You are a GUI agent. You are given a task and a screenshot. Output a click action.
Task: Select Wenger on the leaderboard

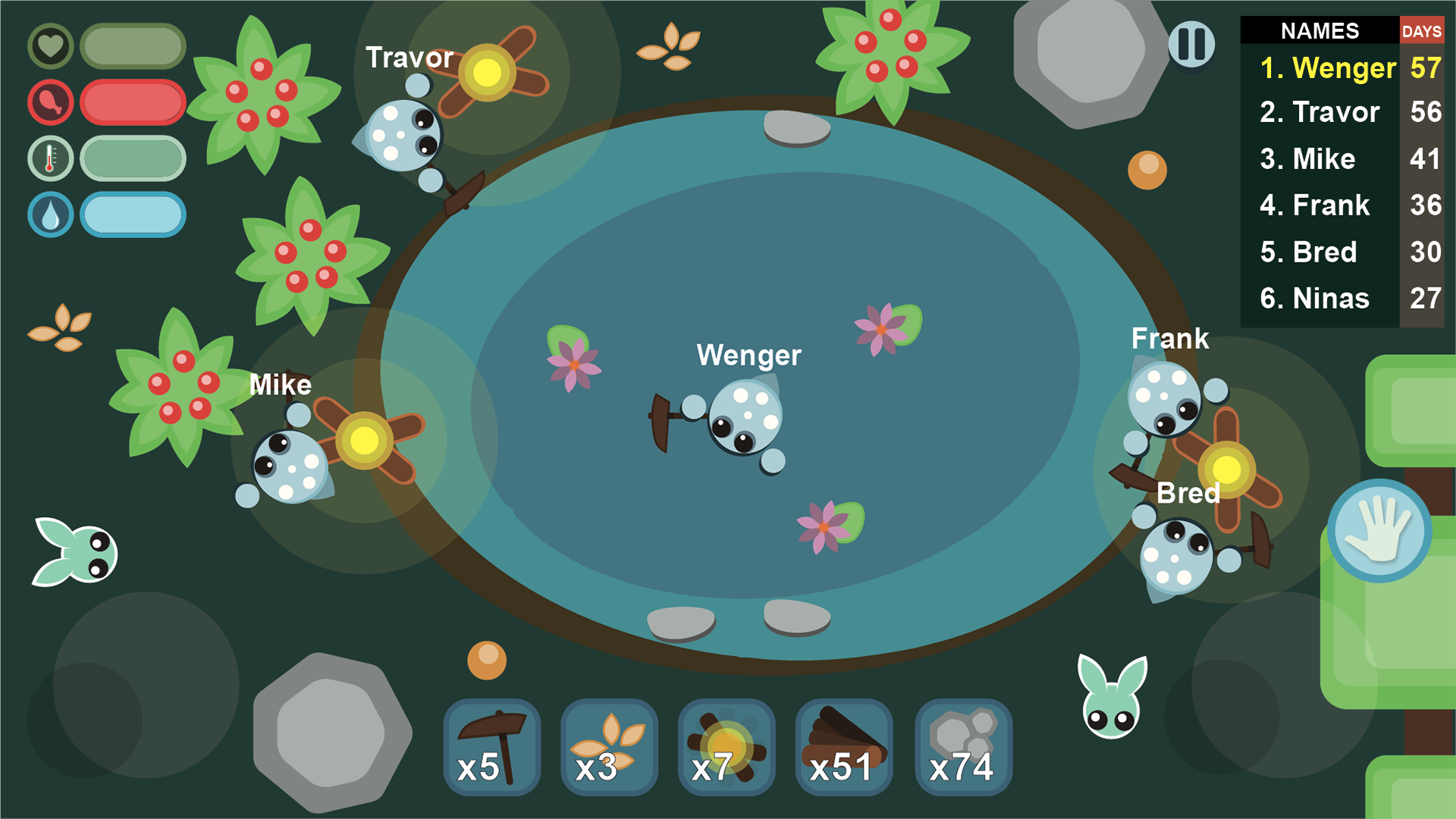(x=1329, y=67)
